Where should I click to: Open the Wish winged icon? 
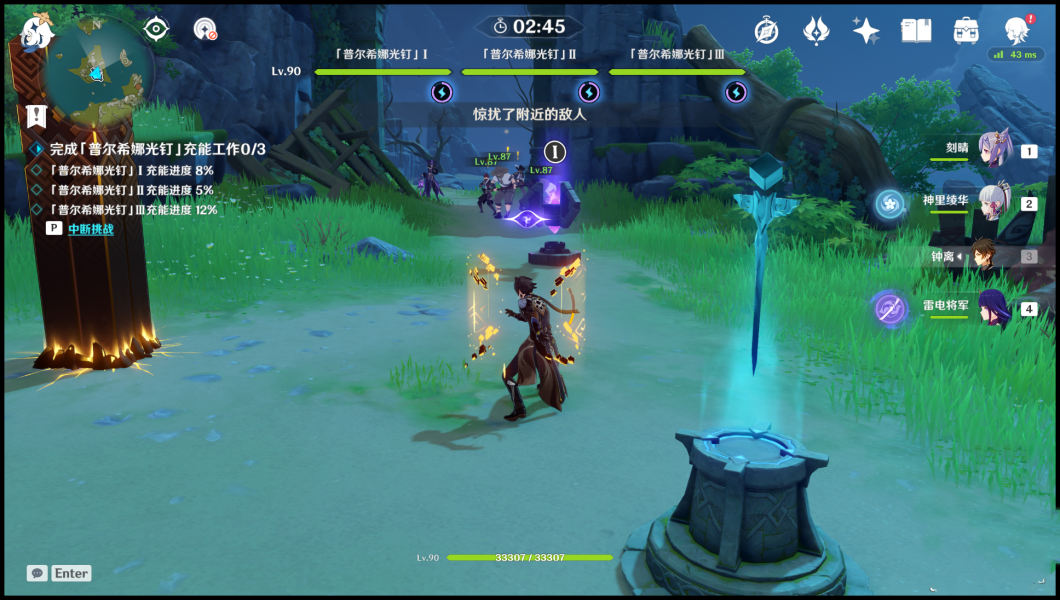(817, 31)
